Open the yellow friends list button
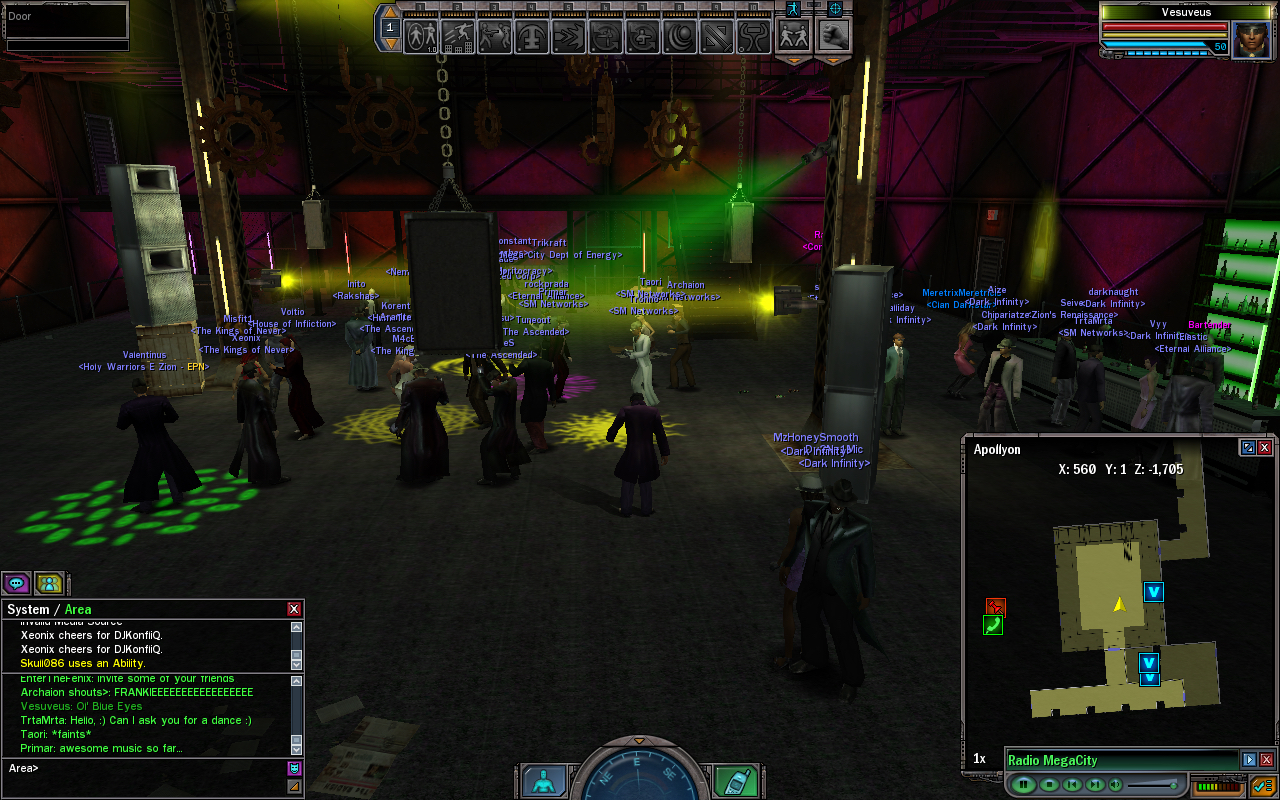 click(49, 583)
